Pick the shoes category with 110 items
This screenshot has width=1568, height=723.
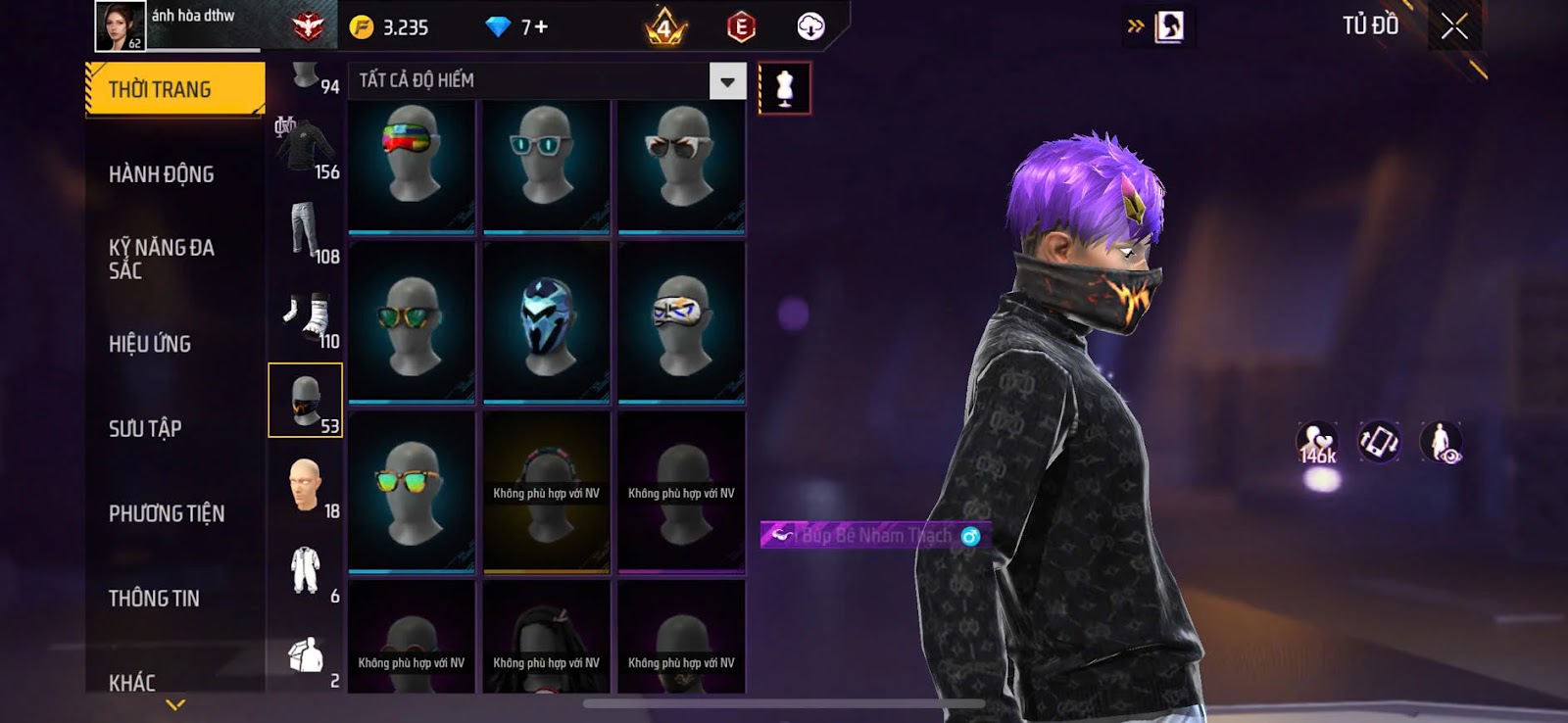click(x=307, y=318)
